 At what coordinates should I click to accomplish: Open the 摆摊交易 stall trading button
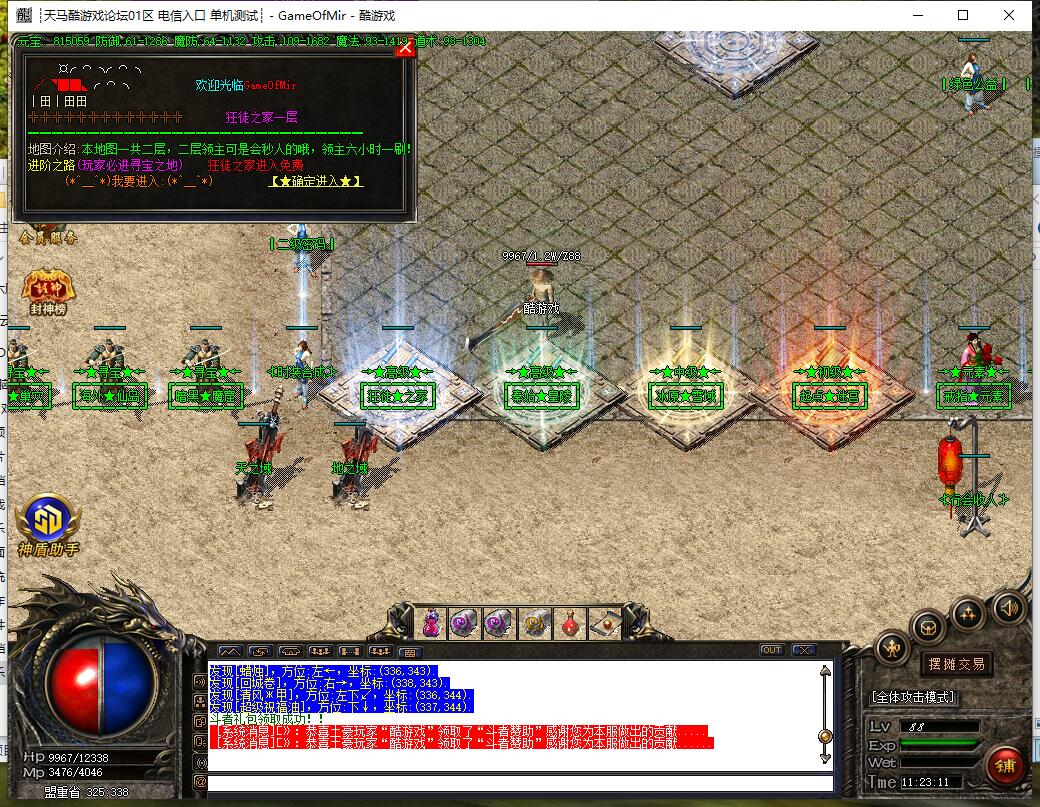(x=956, y=663)
